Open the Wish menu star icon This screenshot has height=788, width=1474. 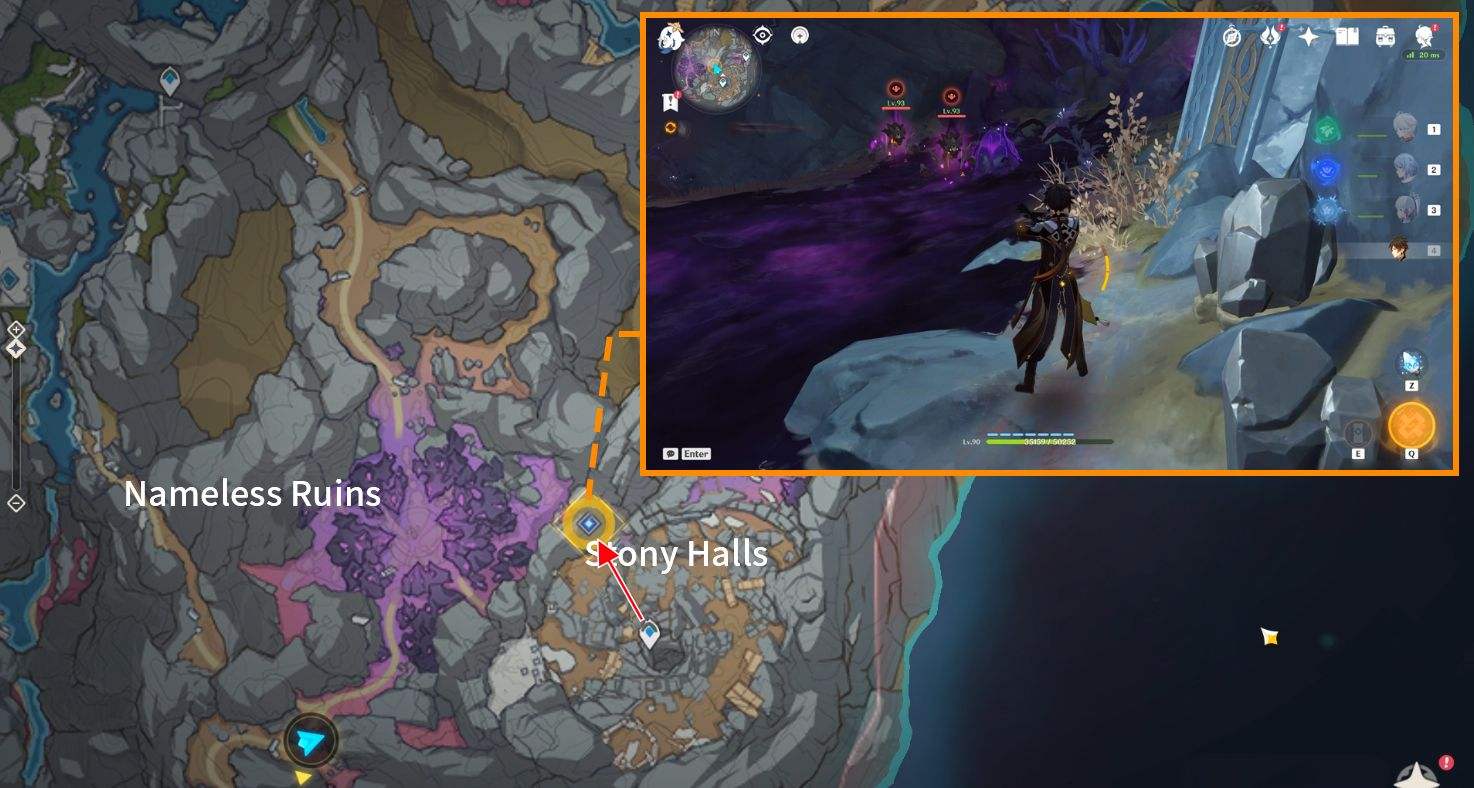tap(1307, 37)
